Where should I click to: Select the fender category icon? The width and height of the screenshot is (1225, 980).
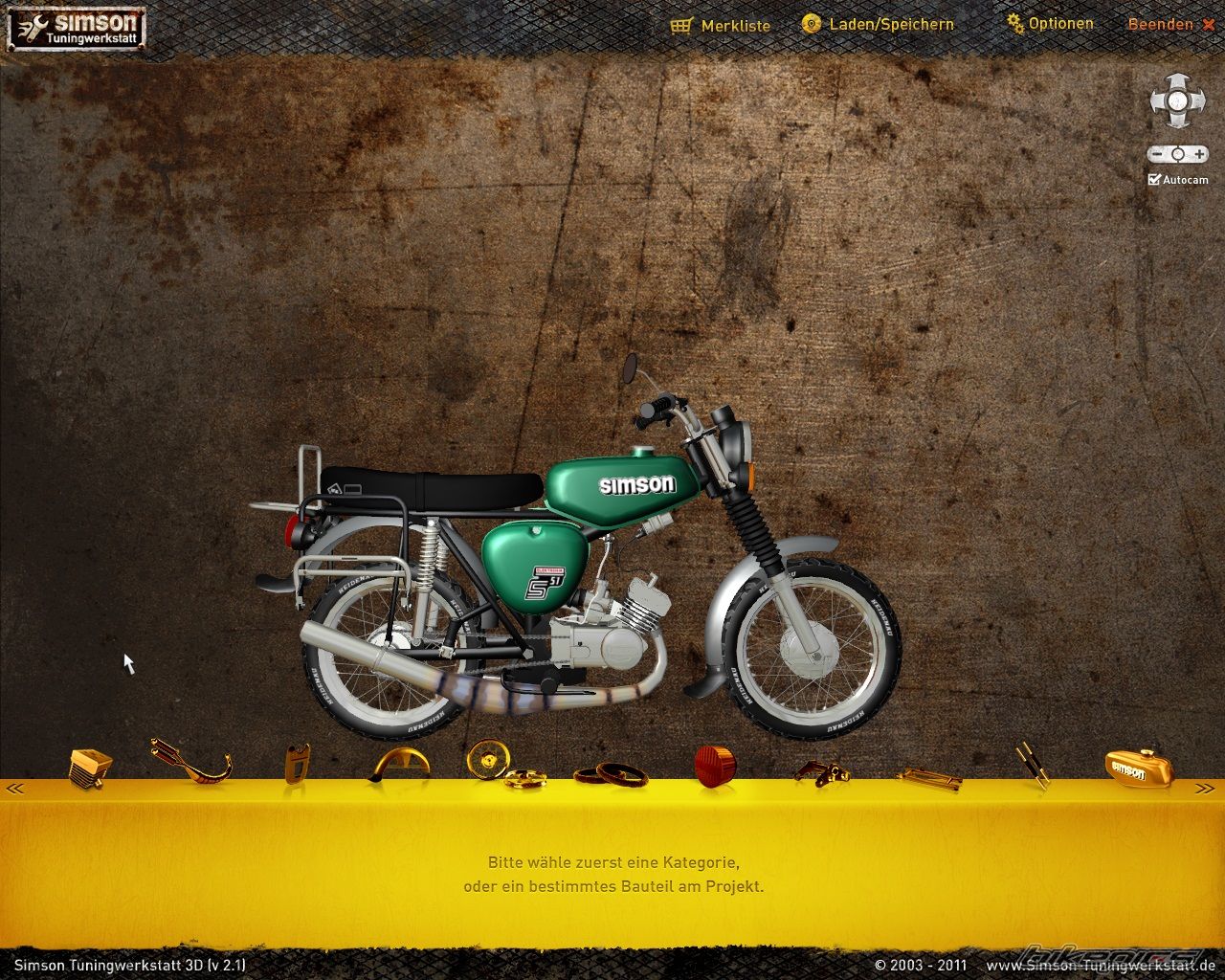[x=400, y=767]
